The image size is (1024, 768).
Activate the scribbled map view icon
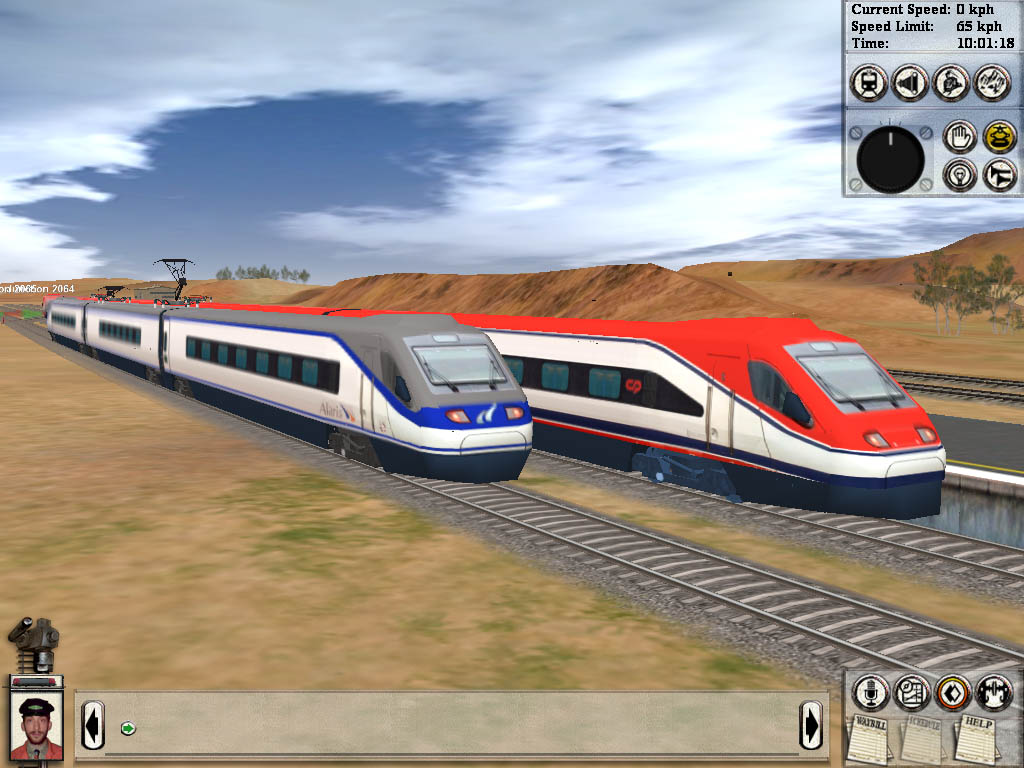pyautogui.click(x=991, y=82)
